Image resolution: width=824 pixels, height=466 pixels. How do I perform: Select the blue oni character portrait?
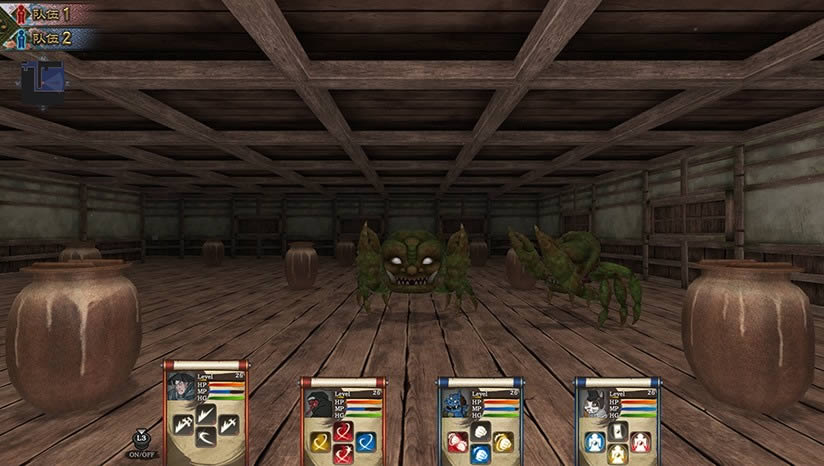click(456, 402)
